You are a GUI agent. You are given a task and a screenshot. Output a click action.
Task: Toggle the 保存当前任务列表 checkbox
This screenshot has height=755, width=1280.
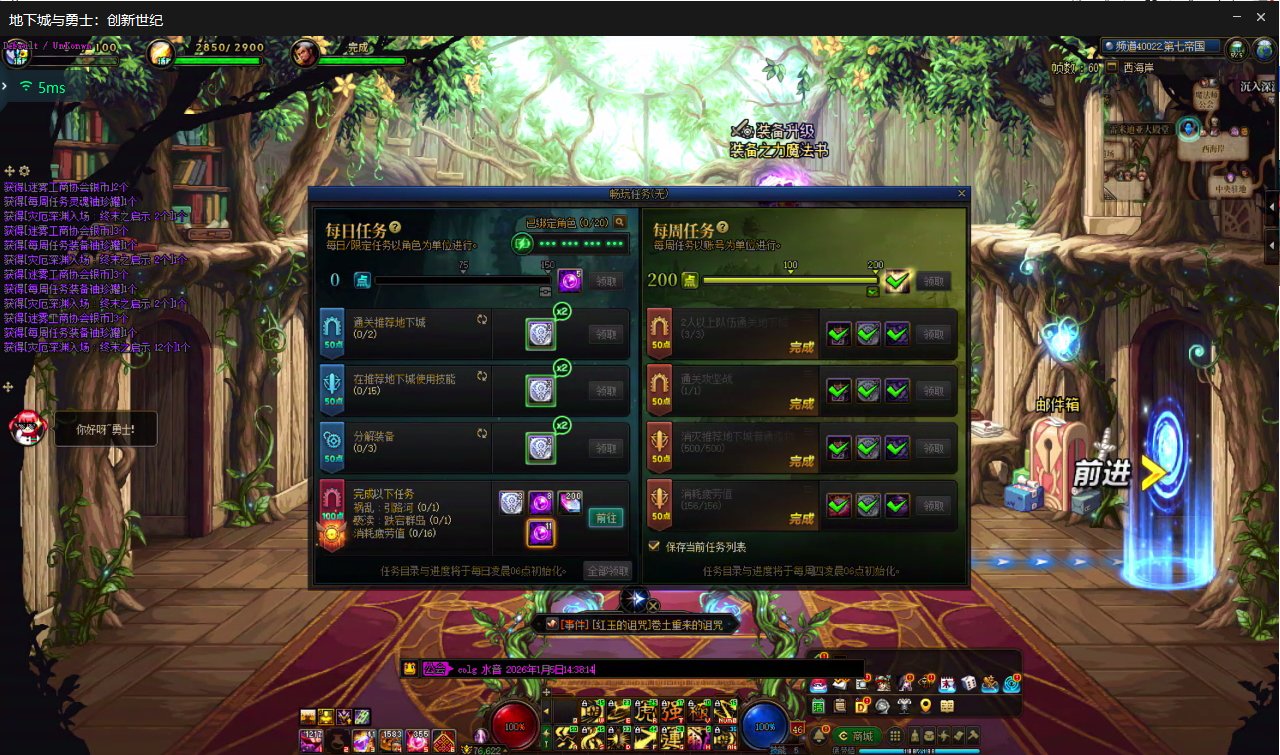coord(655,546)
